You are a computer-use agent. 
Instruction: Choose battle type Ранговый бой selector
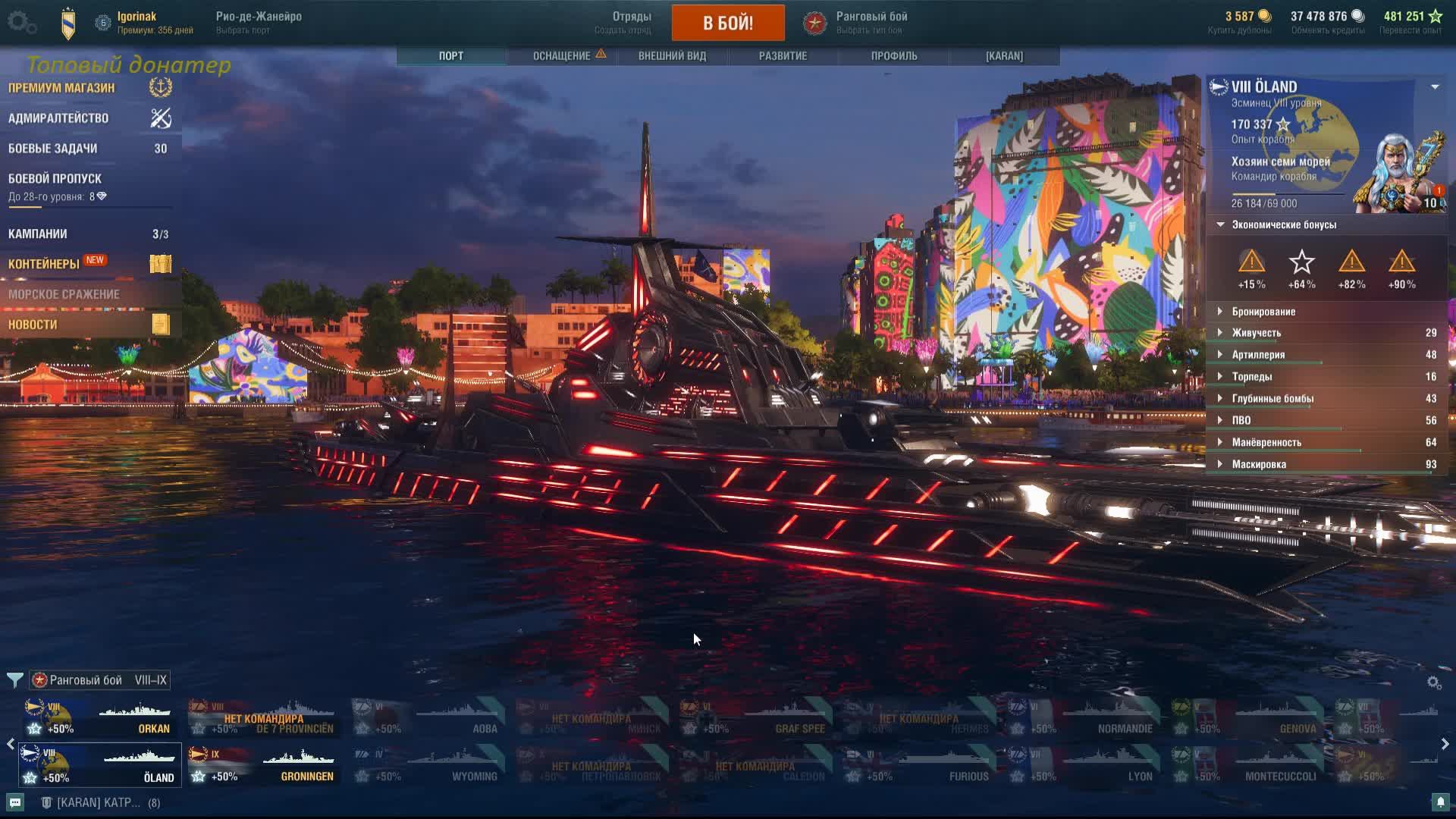pyautogui.click(x=871, y=22)
